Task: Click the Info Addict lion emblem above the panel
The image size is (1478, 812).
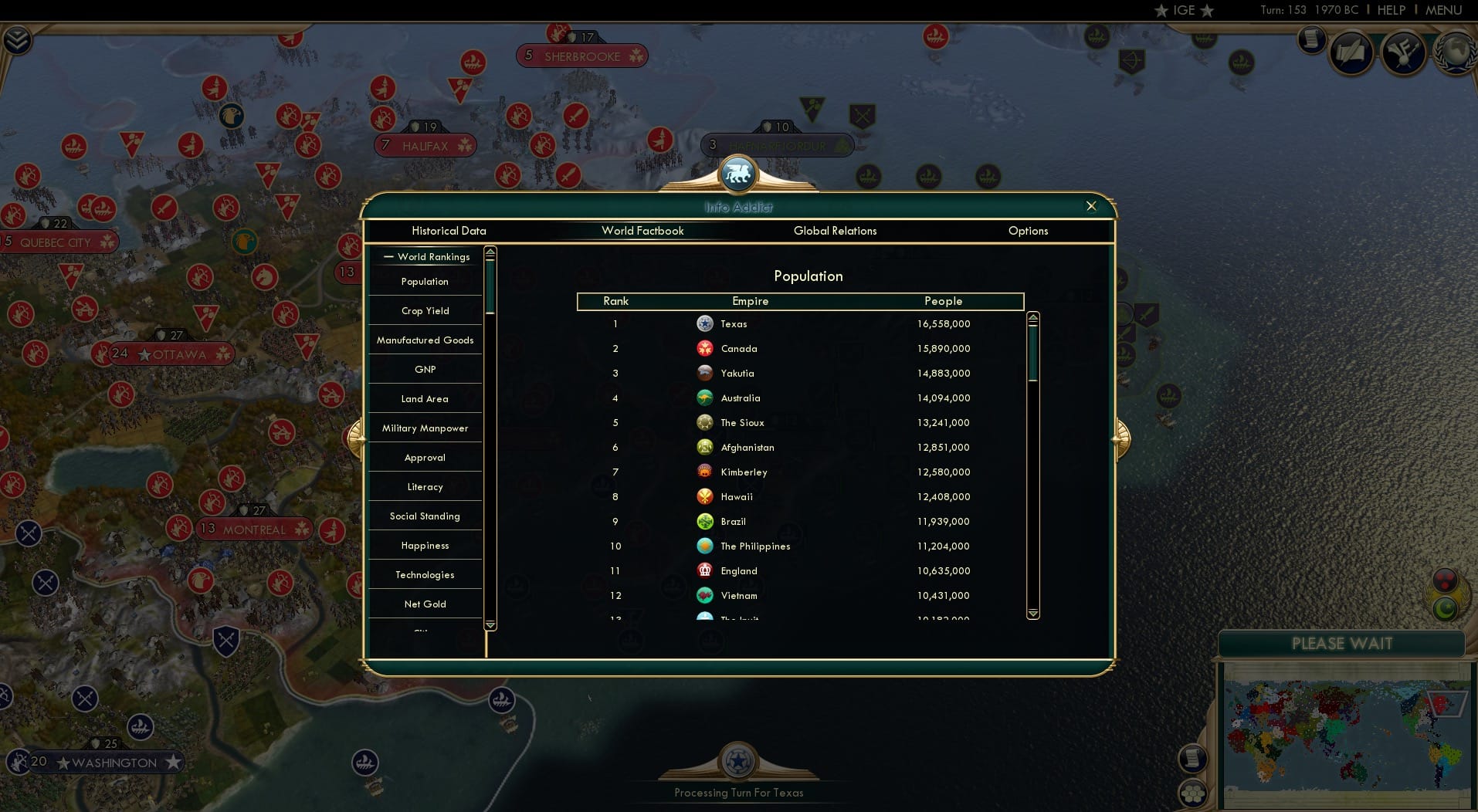Action: pyautogui.click(x=738, y=174)
